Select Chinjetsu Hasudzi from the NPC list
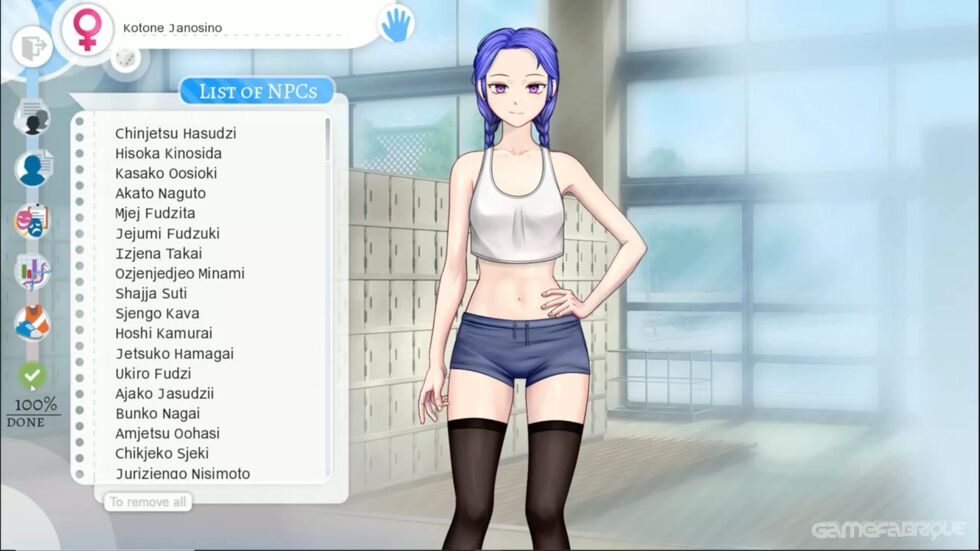The image size is (980, 551). [175, 133]
